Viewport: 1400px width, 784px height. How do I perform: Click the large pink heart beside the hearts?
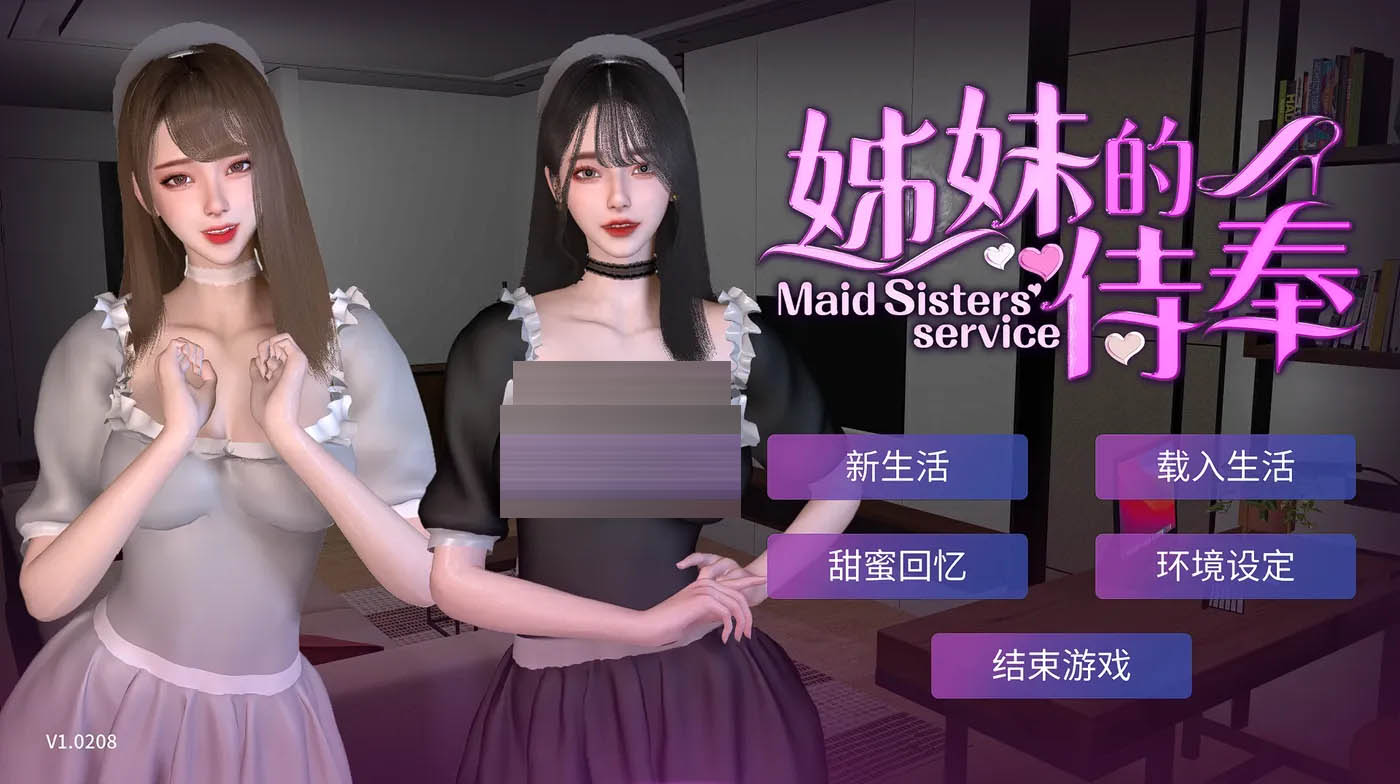pyautogui.click(x=1041, y=261)
